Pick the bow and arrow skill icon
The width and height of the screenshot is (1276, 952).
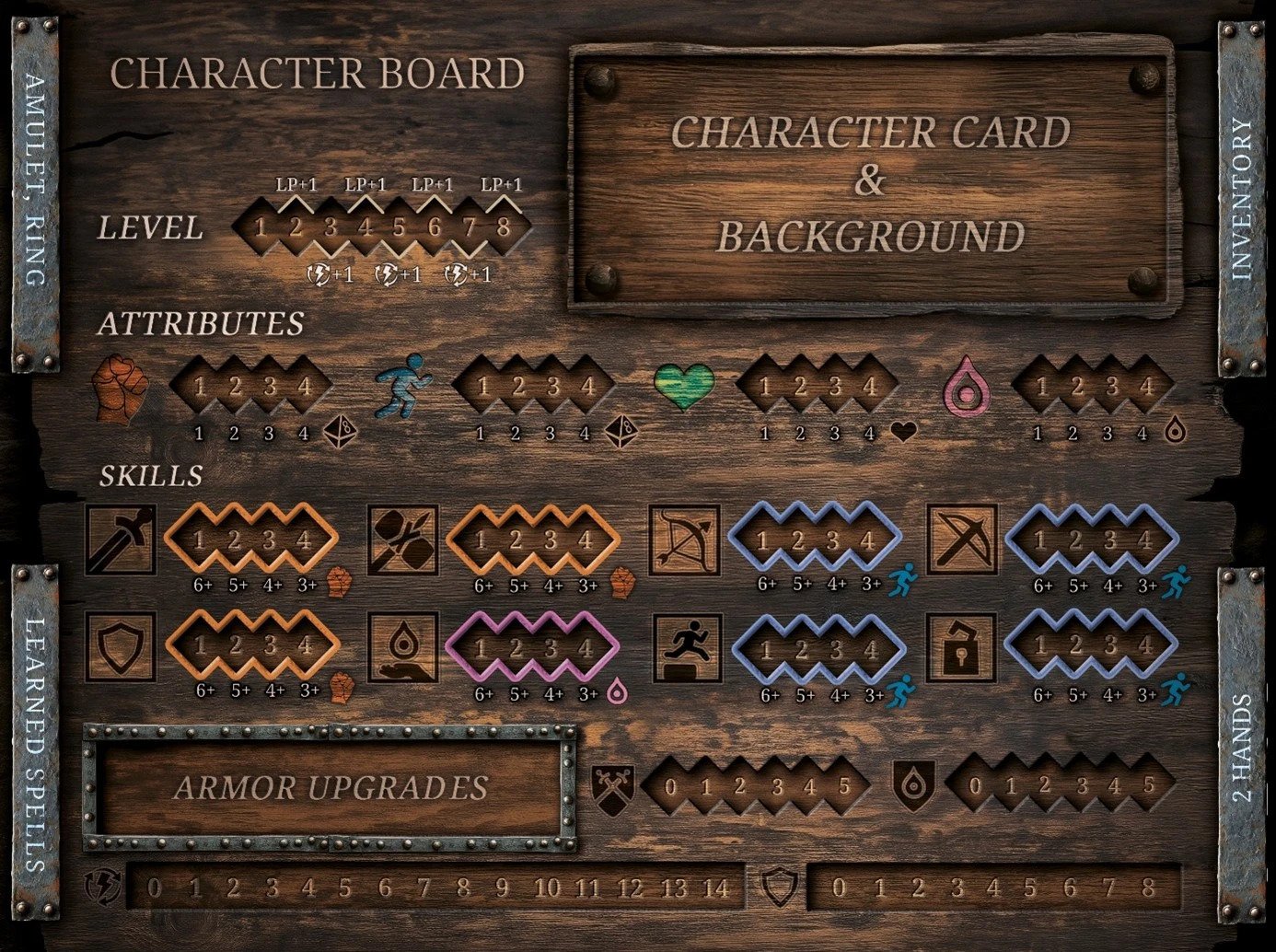(684, 540)
